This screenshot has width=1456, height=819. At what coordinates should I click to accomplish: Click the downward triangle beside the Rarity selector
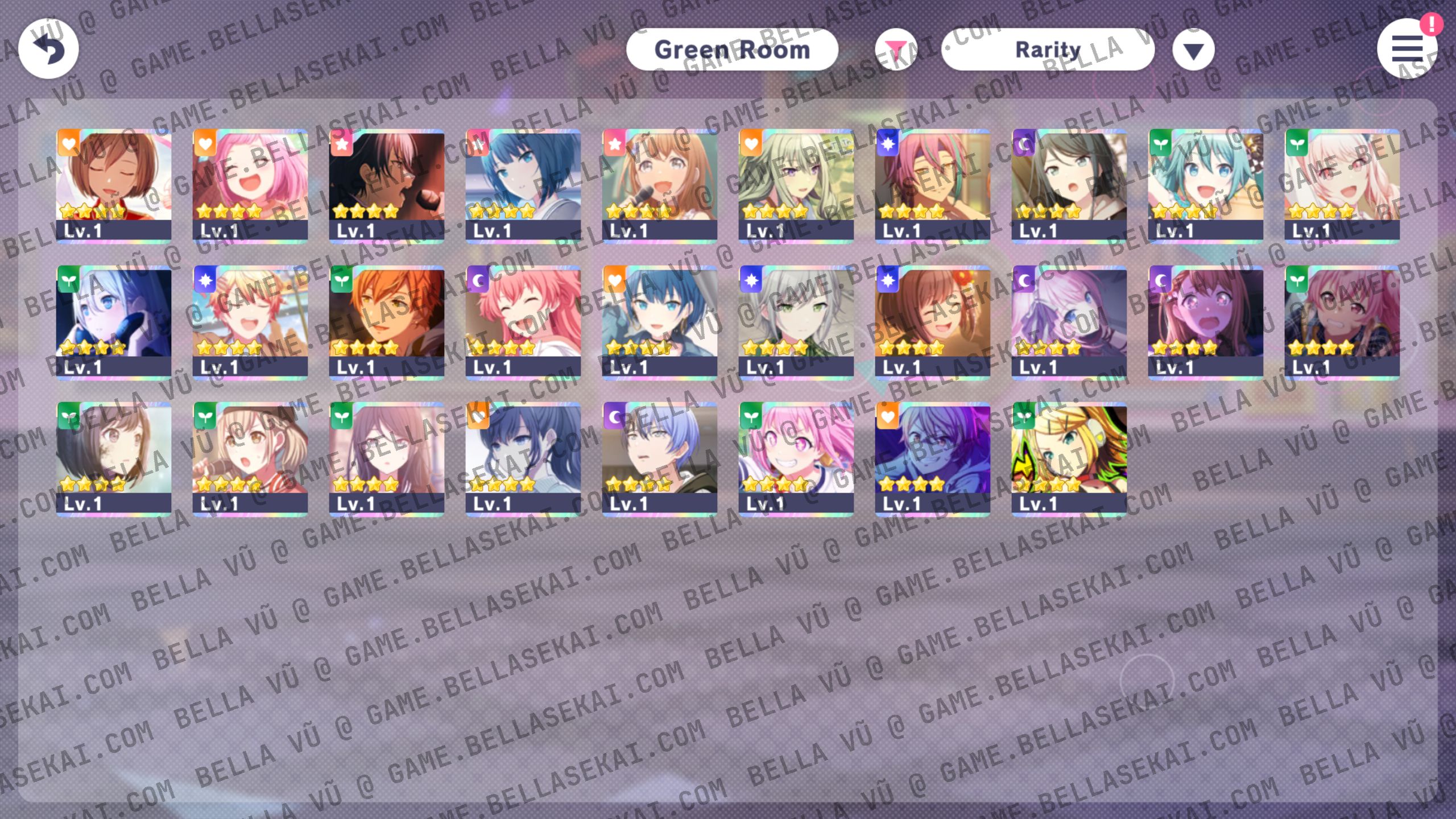point(1194,49)
